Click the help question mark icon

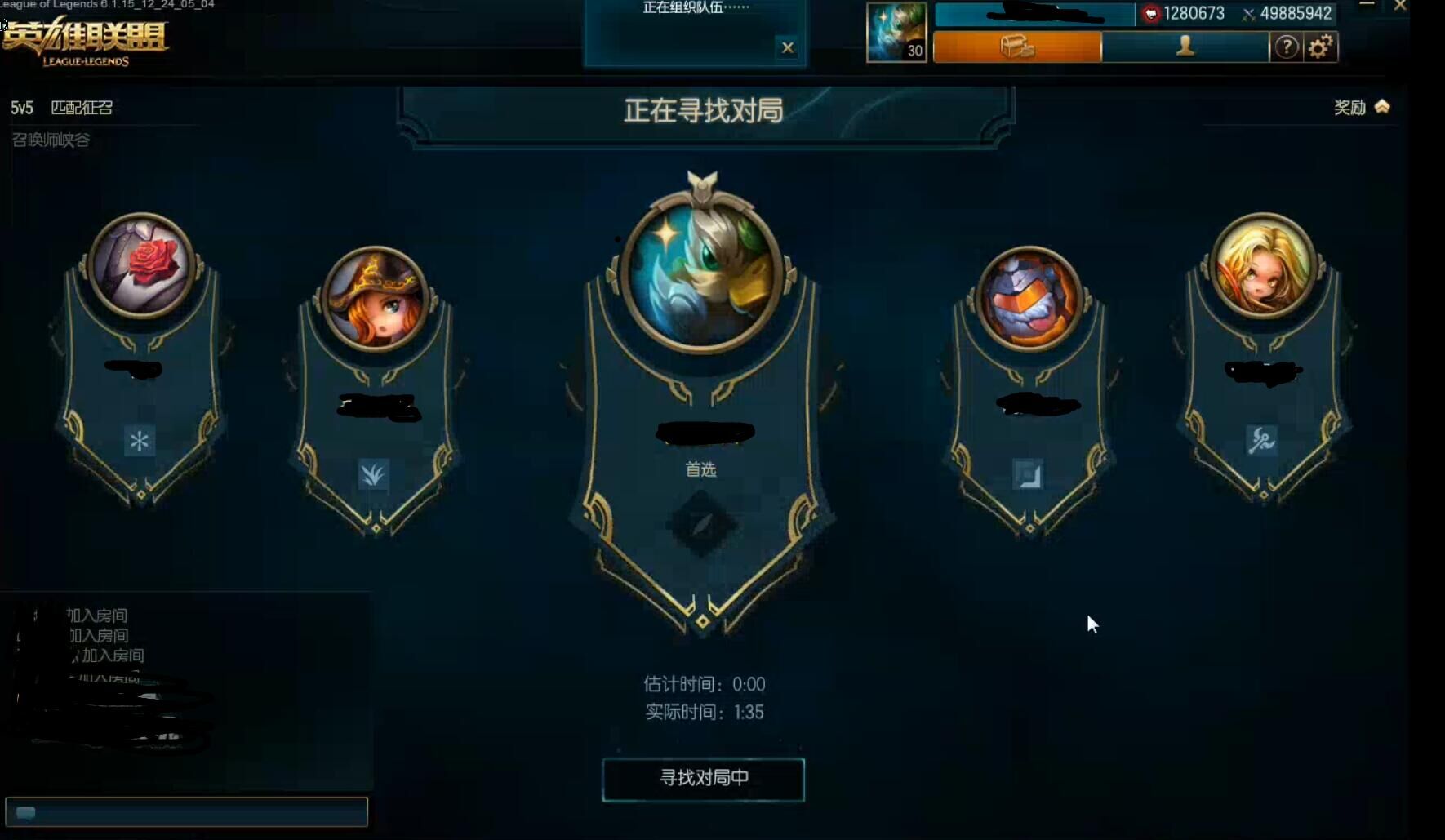coord(1287,47)
